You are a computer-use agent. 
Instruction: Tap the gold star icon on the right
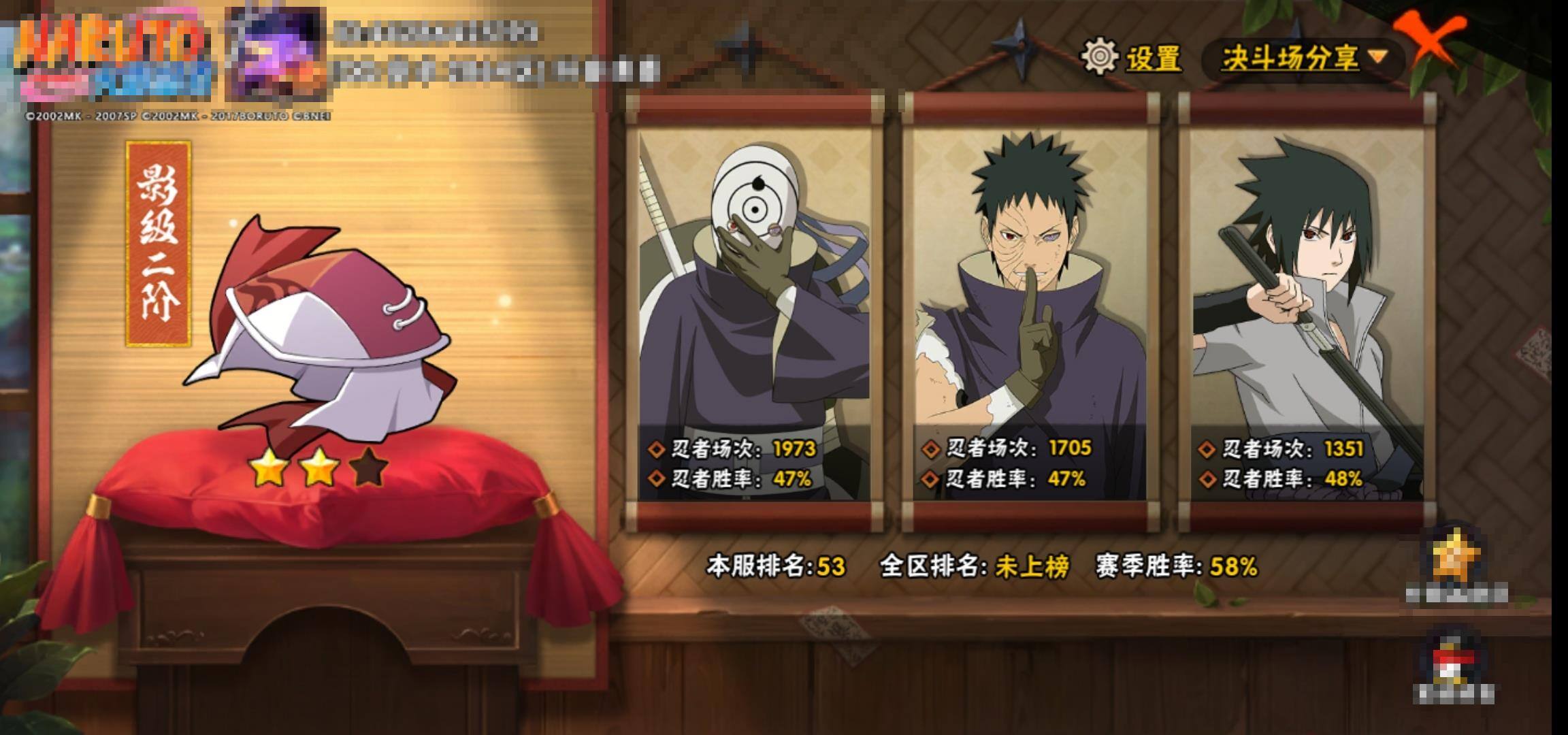tap(1456, 559)
